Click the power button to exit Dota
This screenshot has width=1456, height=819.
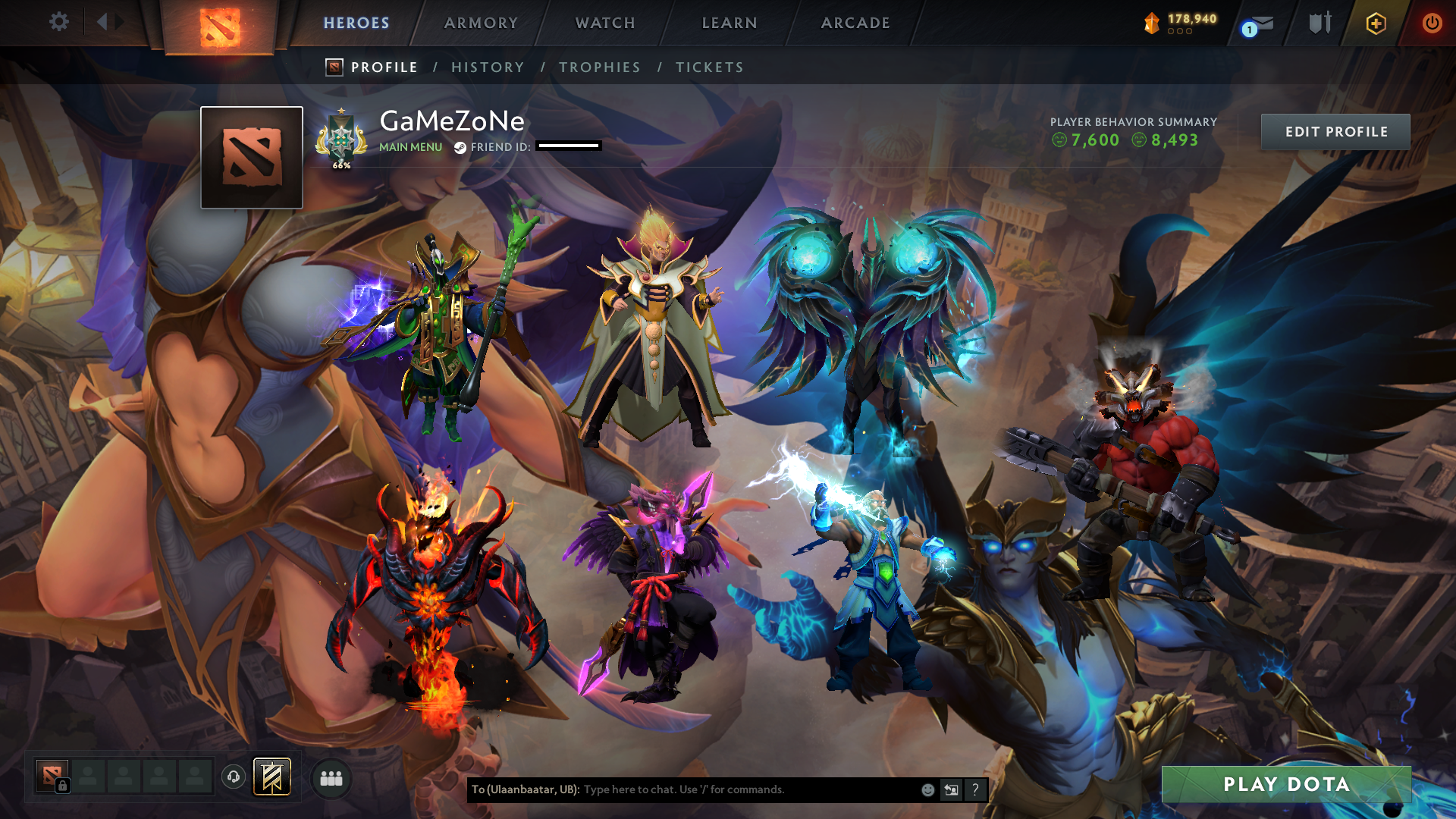pos(1432,23)
